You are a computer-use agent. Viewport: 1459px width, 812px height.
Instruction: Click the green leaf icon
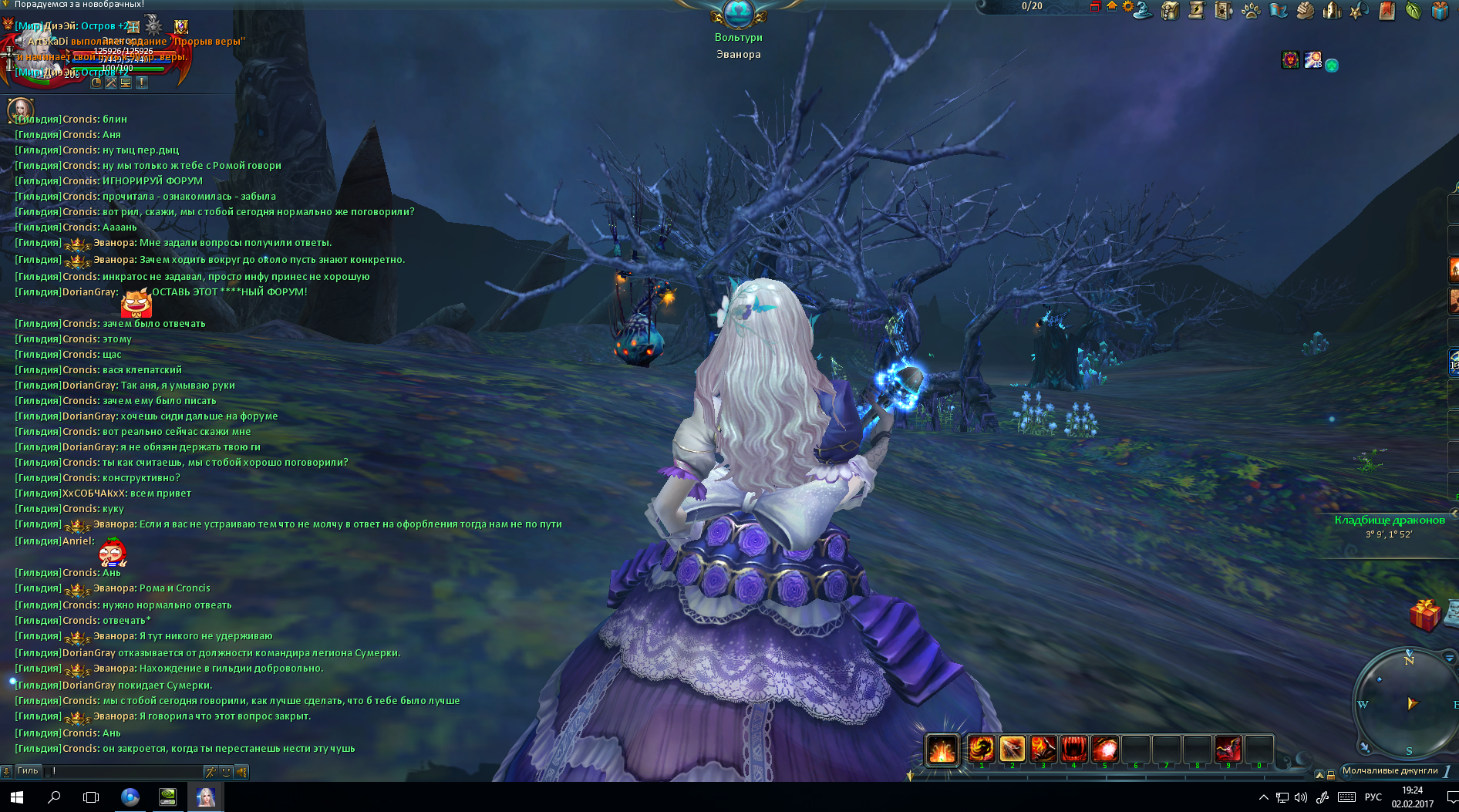[x=1413, y=11]
